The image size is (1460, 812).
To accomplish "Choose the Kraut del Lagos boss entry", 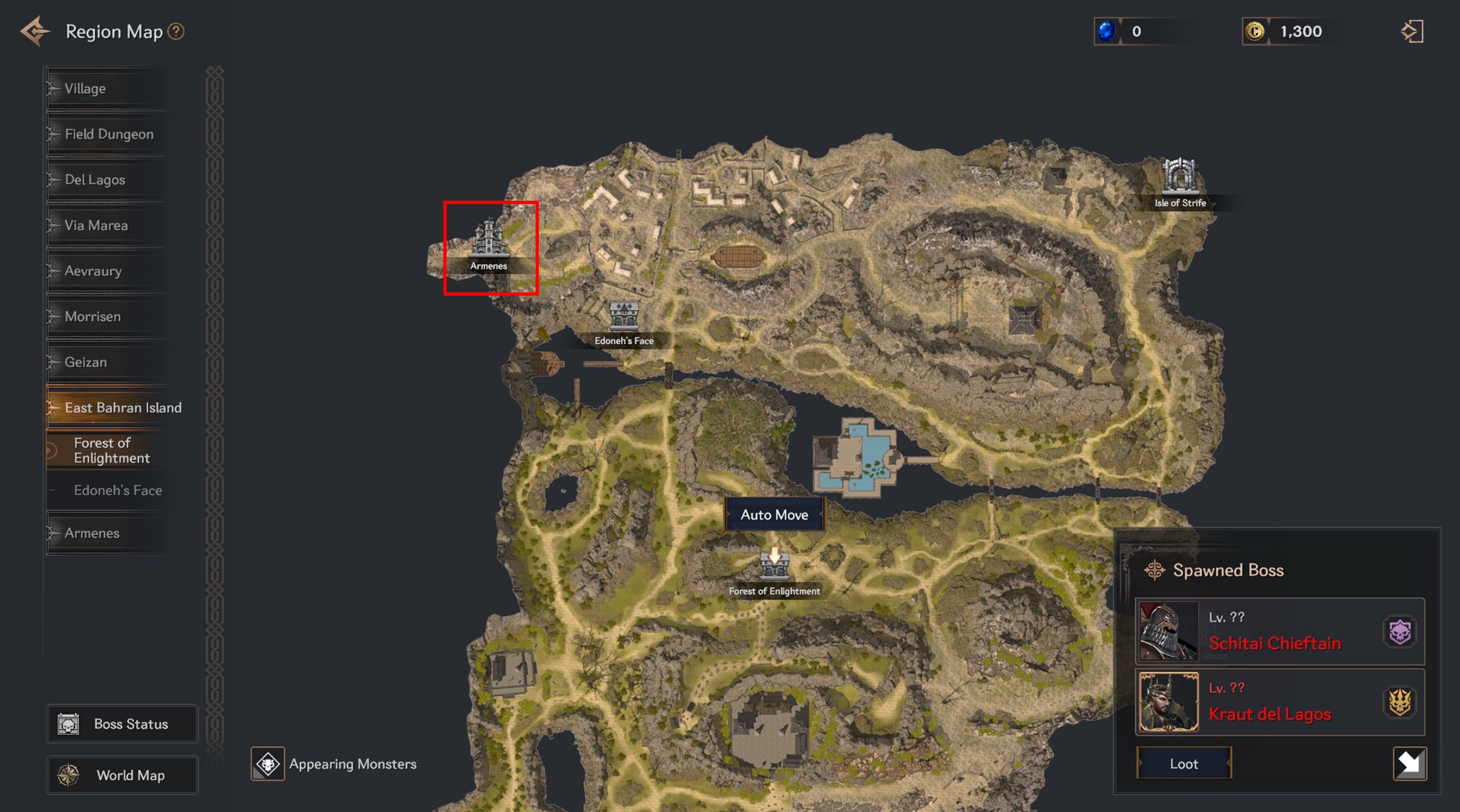I will [x=1279, y=702].
